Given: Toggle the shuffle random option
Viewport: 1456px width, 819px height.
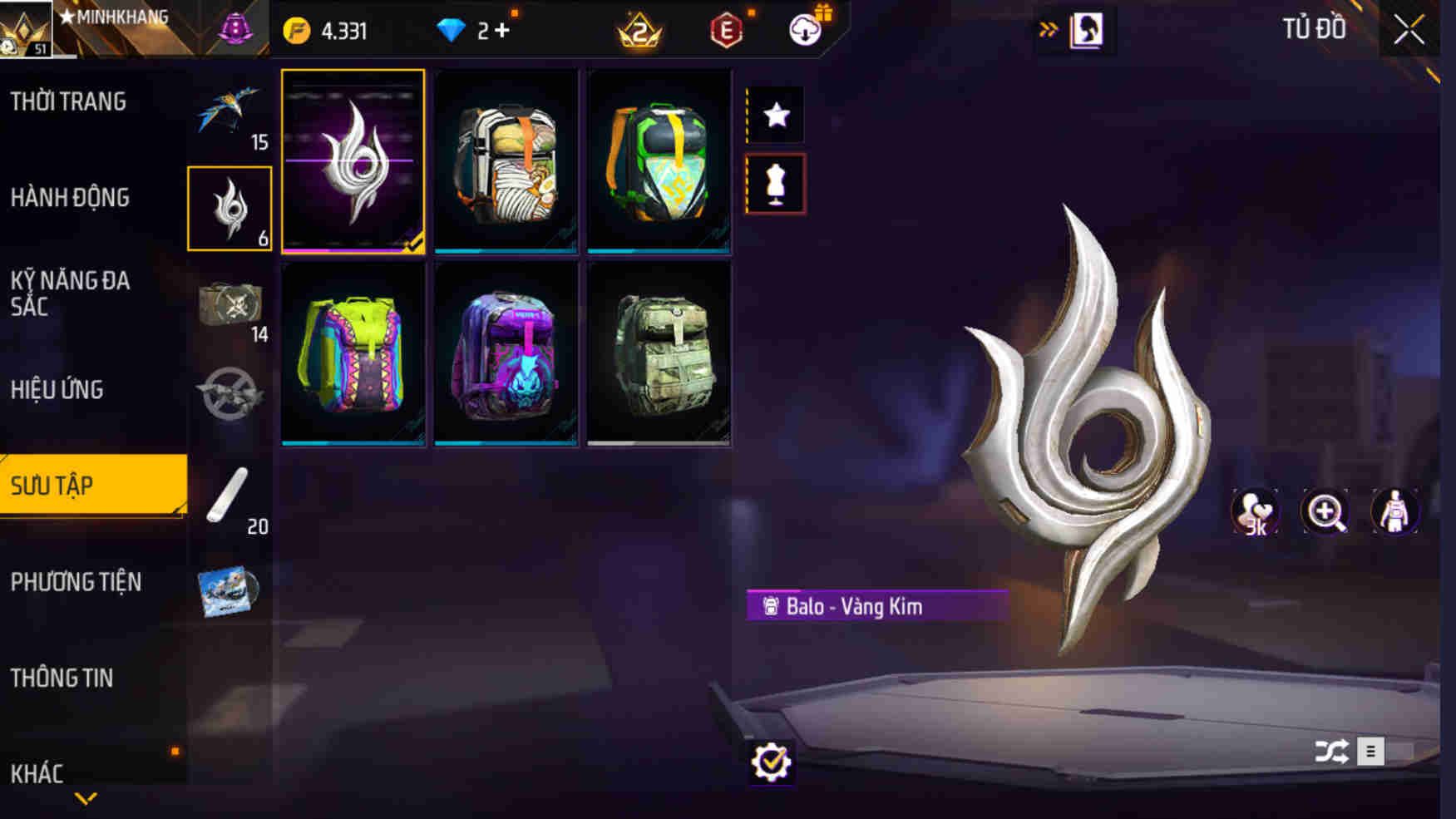Looking at the screenshot, I should [1331, 752].
